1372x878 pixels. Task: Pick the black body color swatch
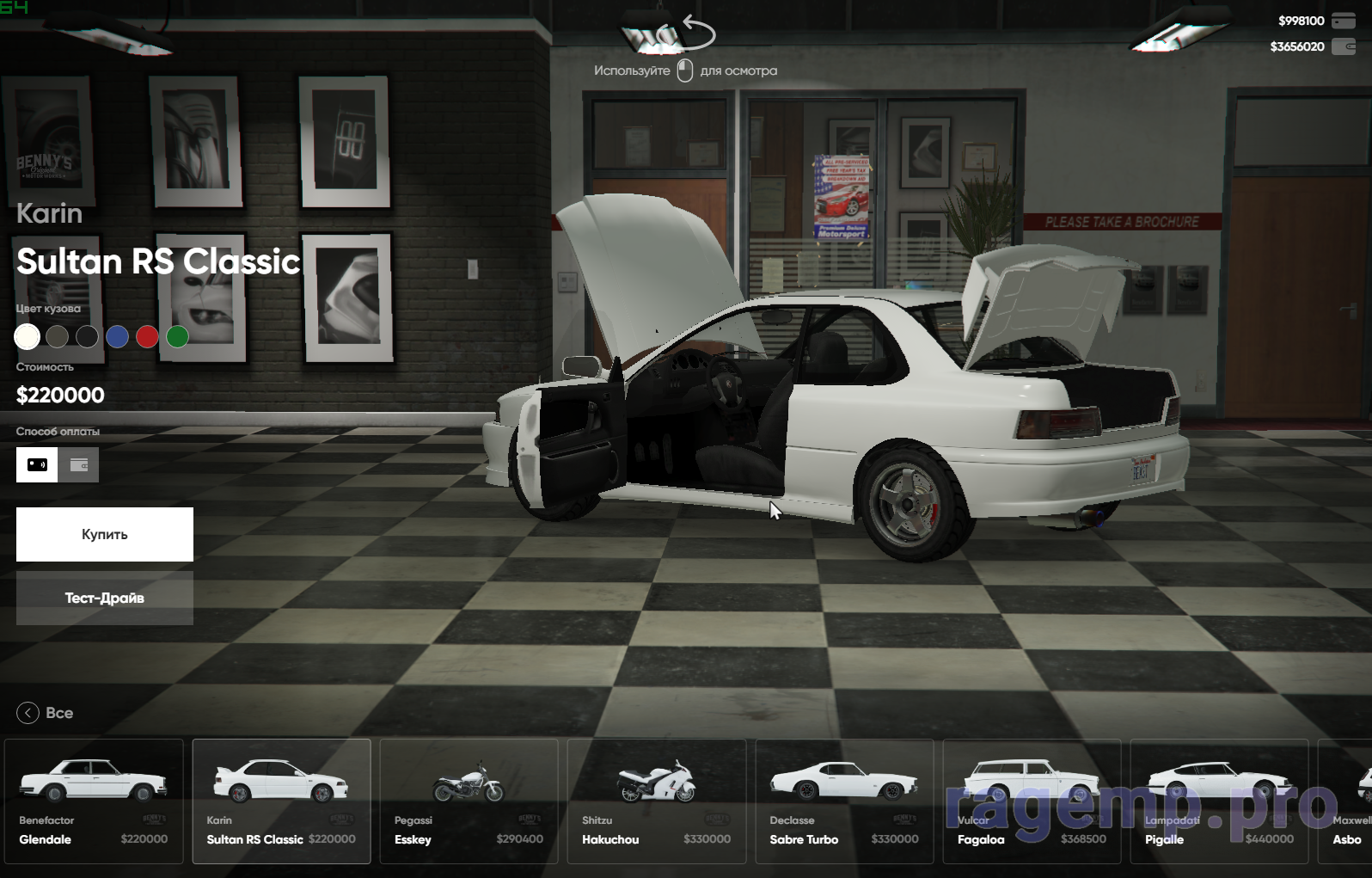tap(88, 337)
